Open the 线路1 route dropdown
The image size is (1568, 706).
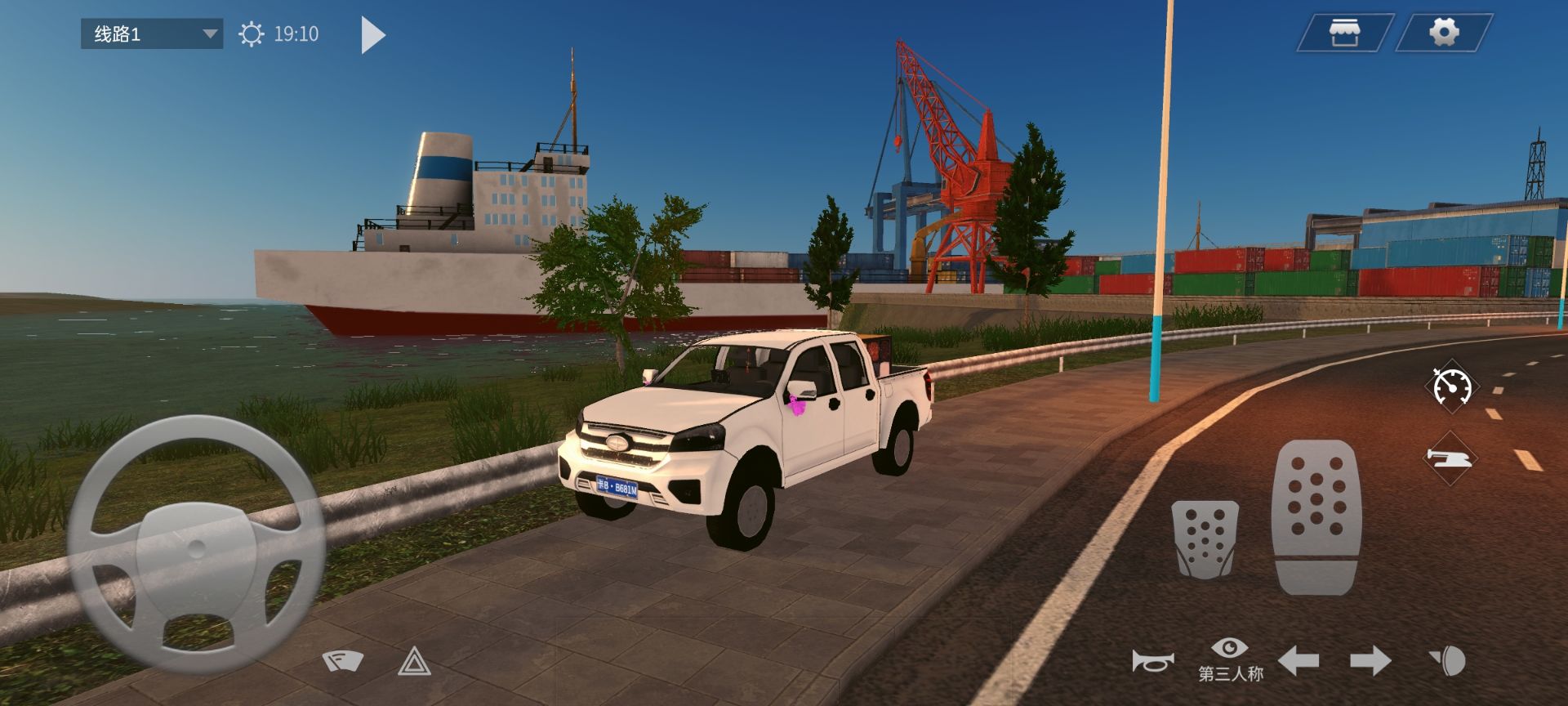coord(152,34)
